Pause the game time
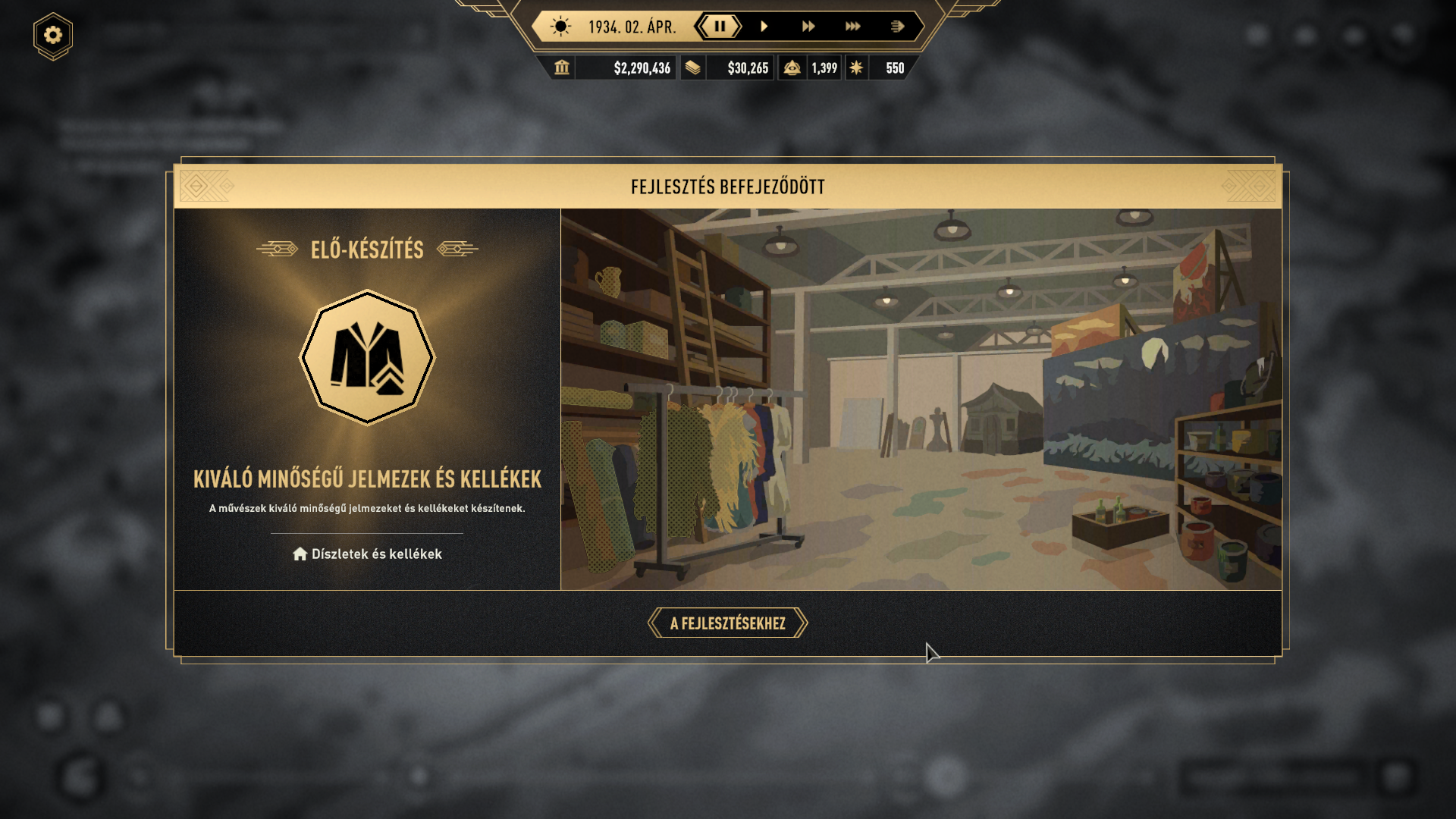Image resolution: width=1456 pixels, height=819 pixels. tap(719, 27)
